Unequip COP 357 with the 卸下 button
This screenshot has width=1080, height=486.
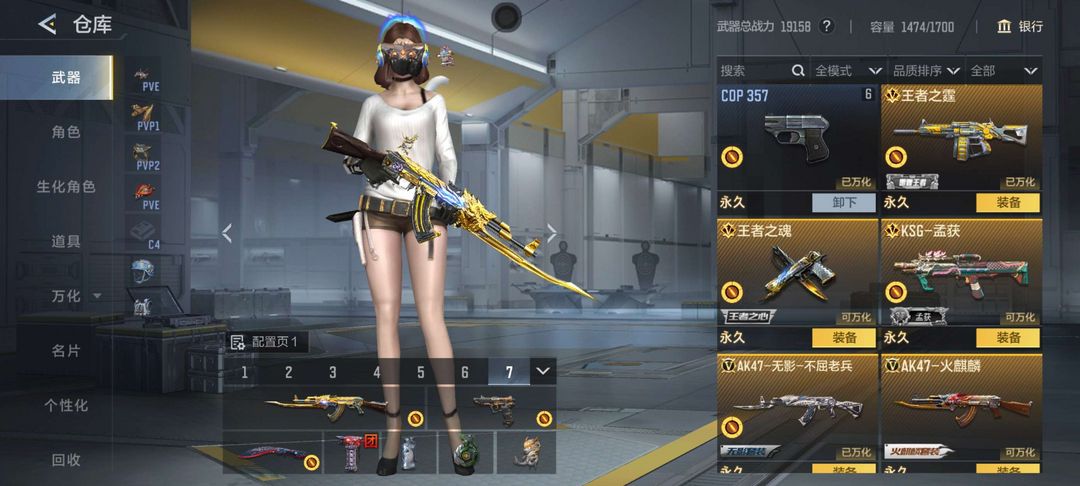[844, 202]
